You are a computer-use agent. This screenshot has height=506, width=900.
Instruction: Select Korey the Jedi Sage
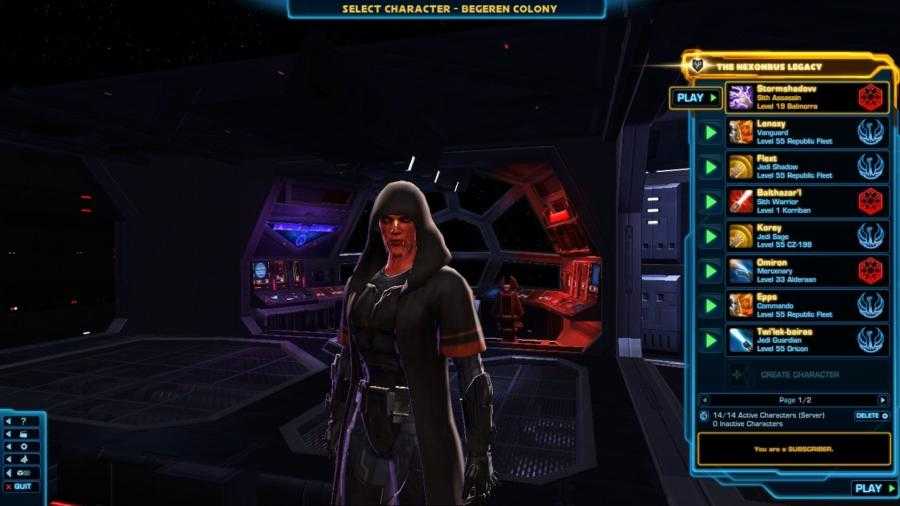tap(790, 236)
